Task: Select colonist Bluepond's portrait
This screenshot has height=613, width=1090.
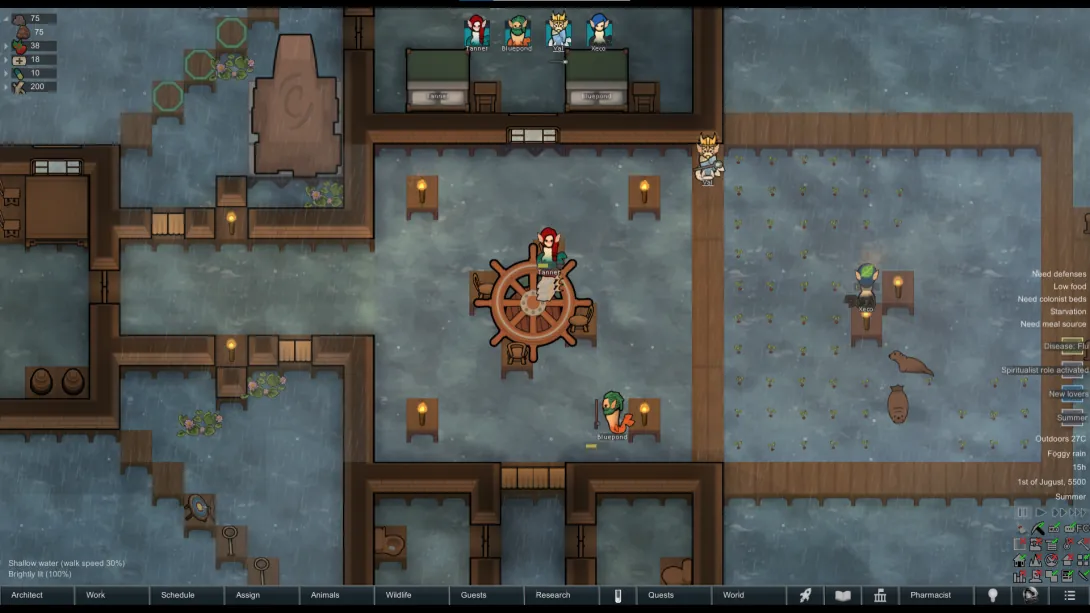Action: click(517, 32)
